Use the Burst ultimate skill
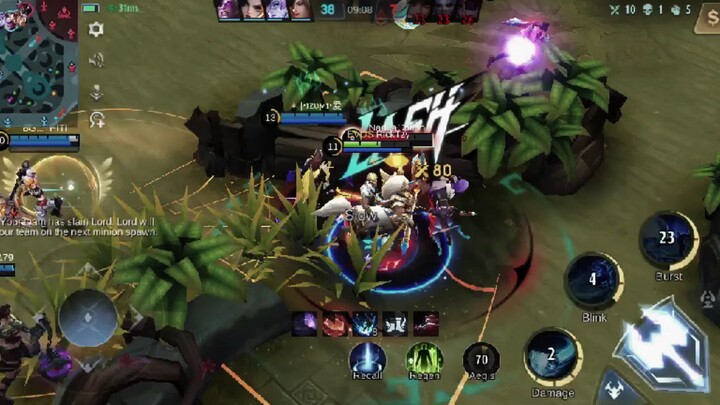 pyautogui.click(x=669, y=239)
